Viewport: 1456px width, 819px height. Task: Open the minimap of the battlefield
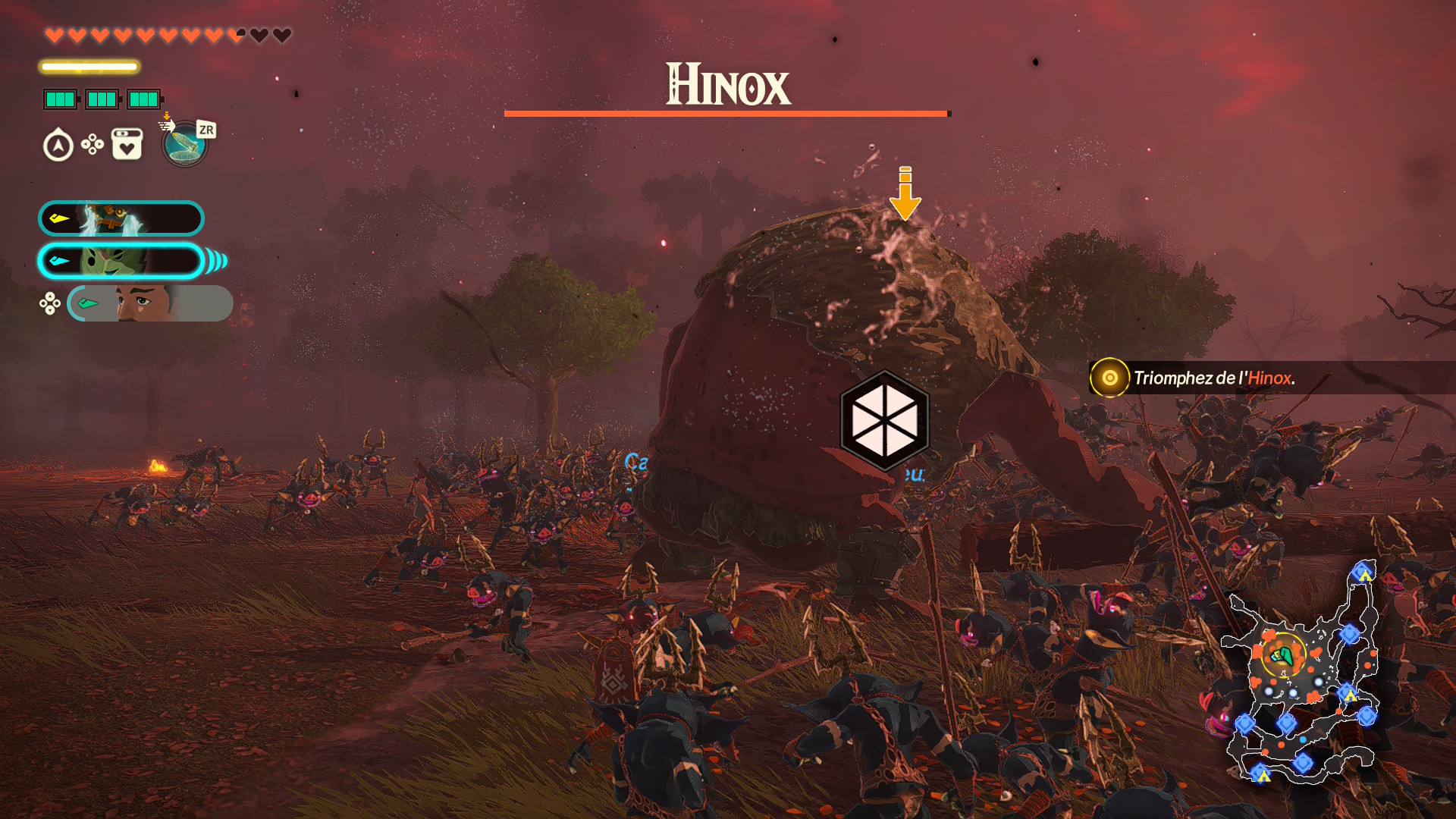click(1301, 675)
